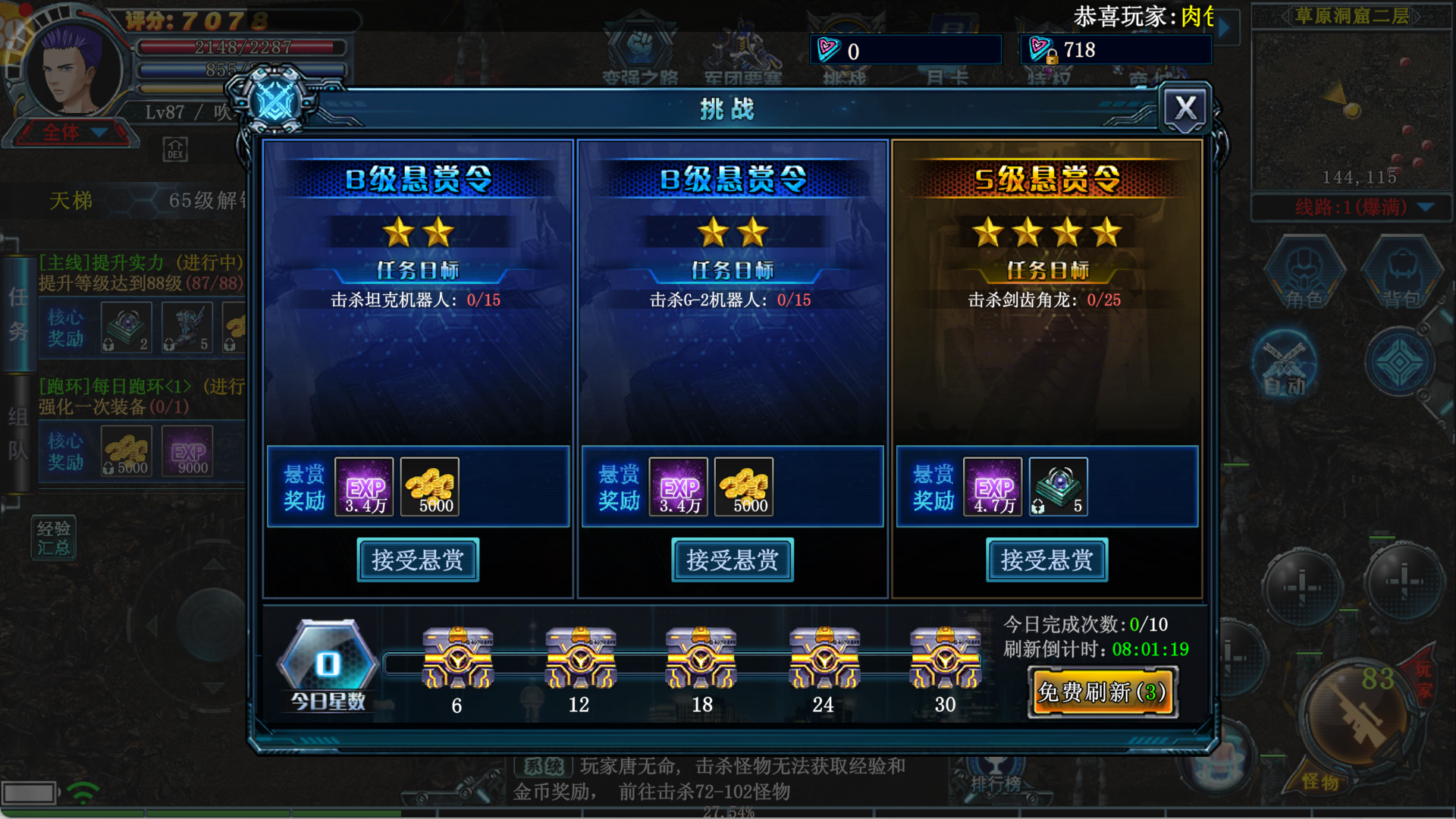Open the 全体 target mode dropdown
The image size is (1456, 819).
(x=72, y=133)
